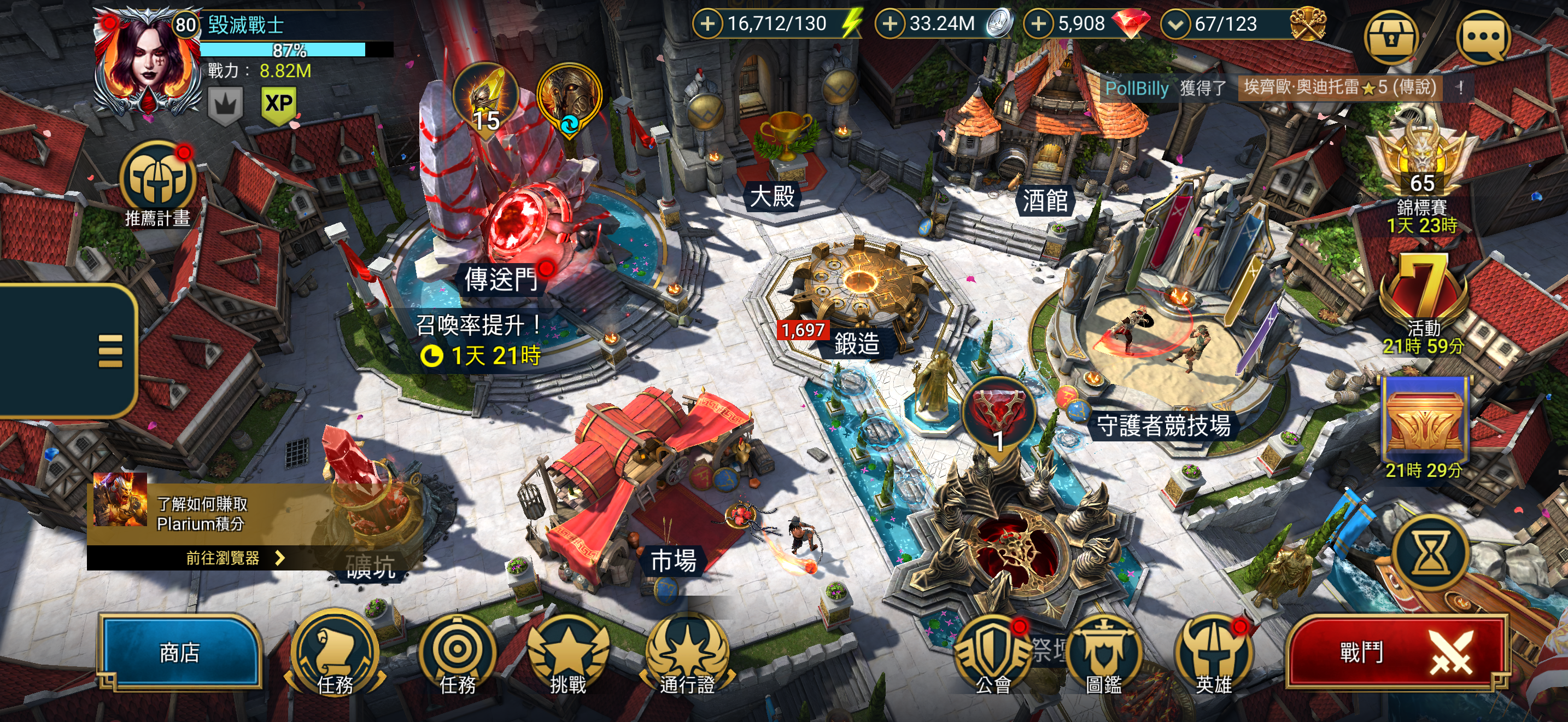This screenshot has height=722, width=1568.
Task: Open the 商店 shop button
Action: (x=179, y=653)
